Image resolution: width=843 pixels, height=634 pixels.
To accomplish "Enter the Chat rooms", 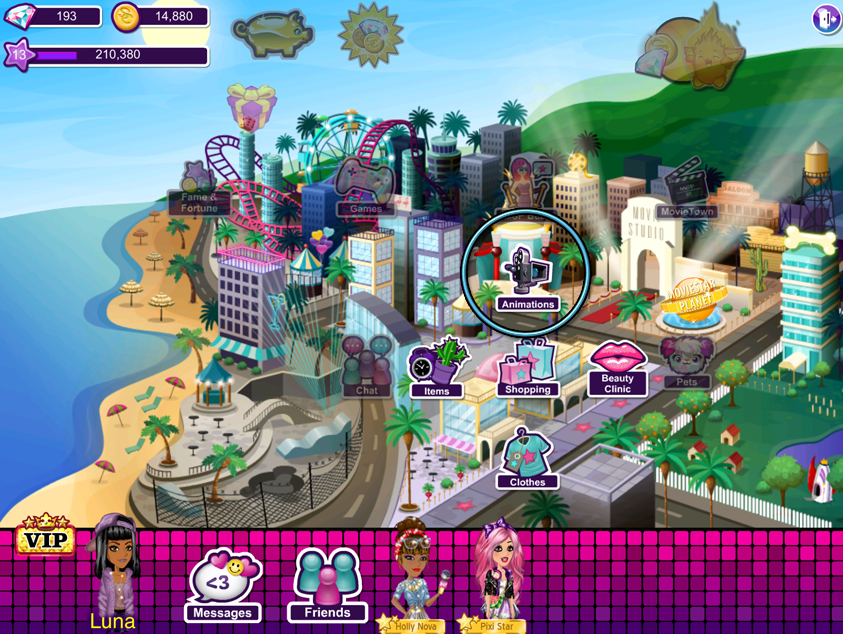I will coord(367,366).
